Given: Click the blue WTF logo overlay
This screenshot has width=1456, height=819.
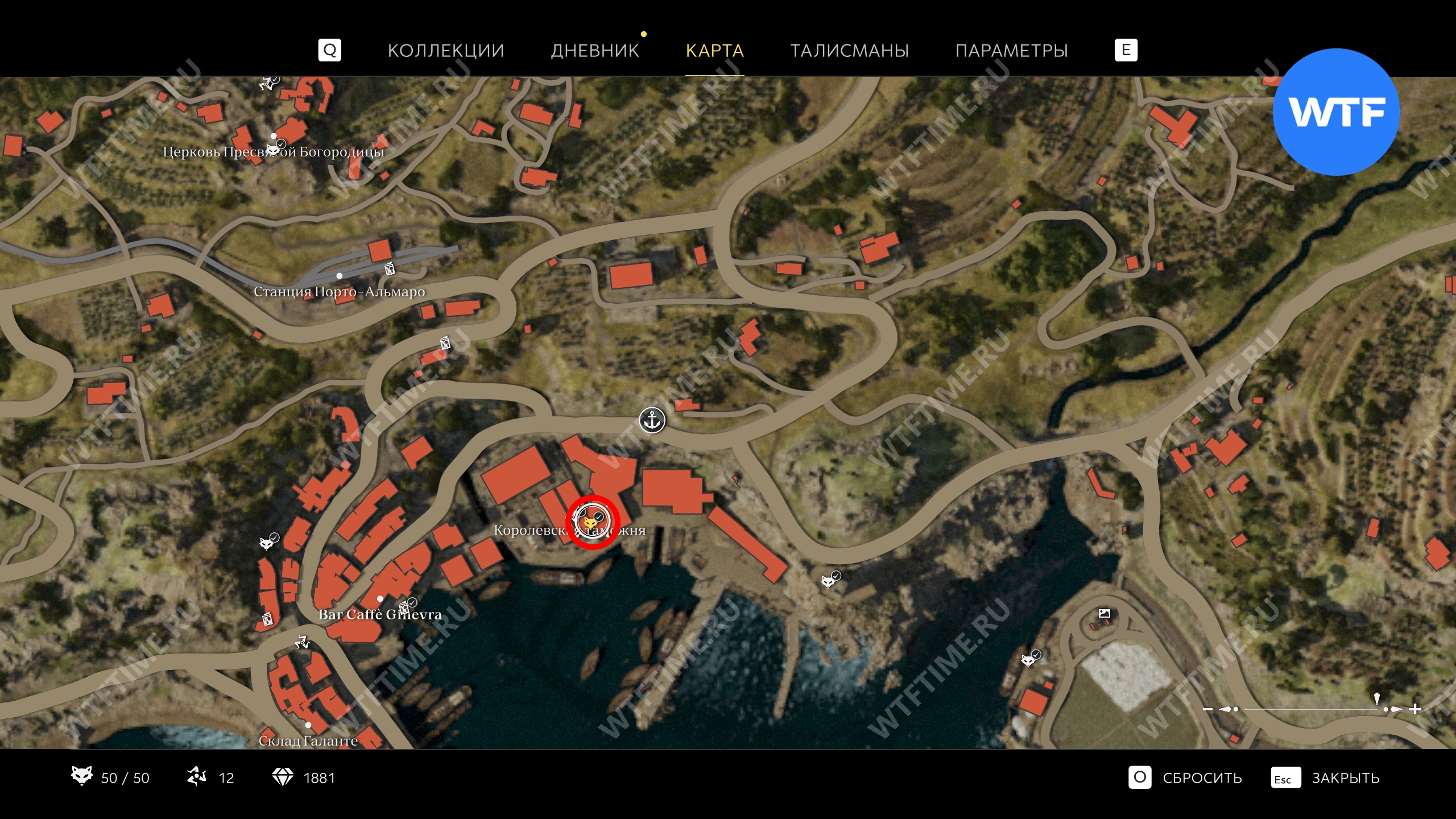Looking at the screenshot, I should tap(1336, 112).
